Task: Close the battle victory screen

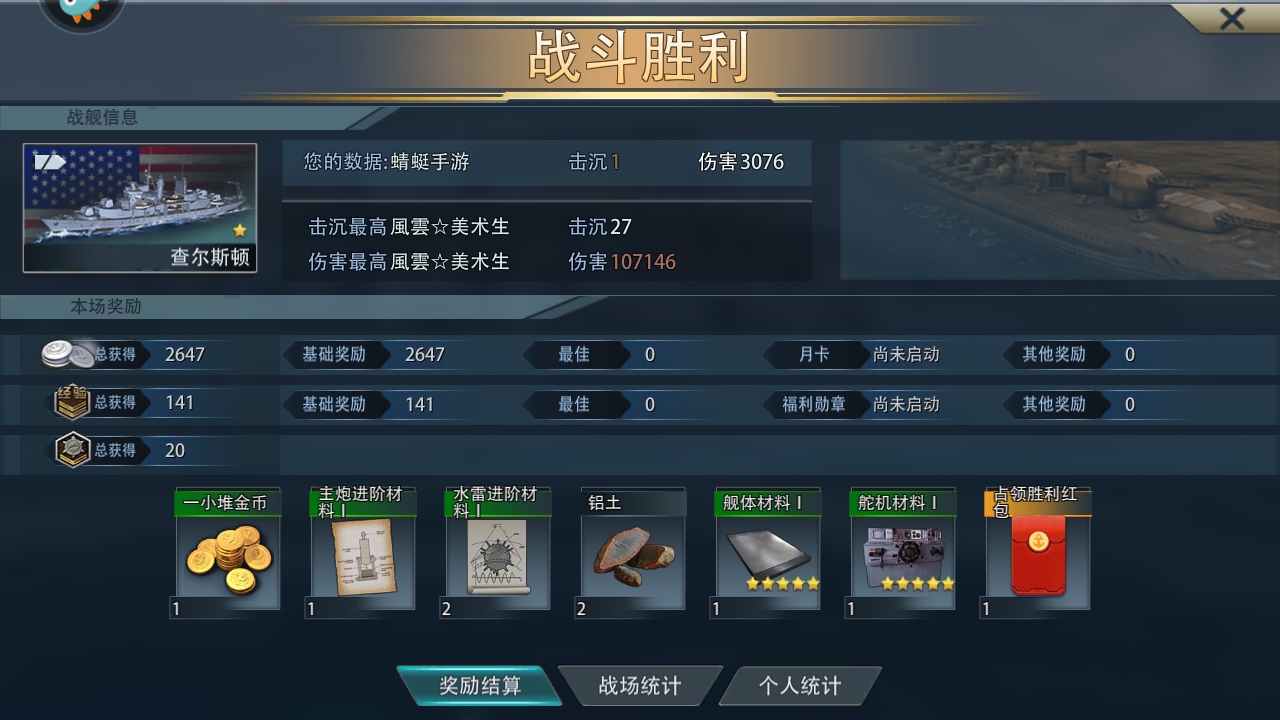Action: click(1231, 19)
